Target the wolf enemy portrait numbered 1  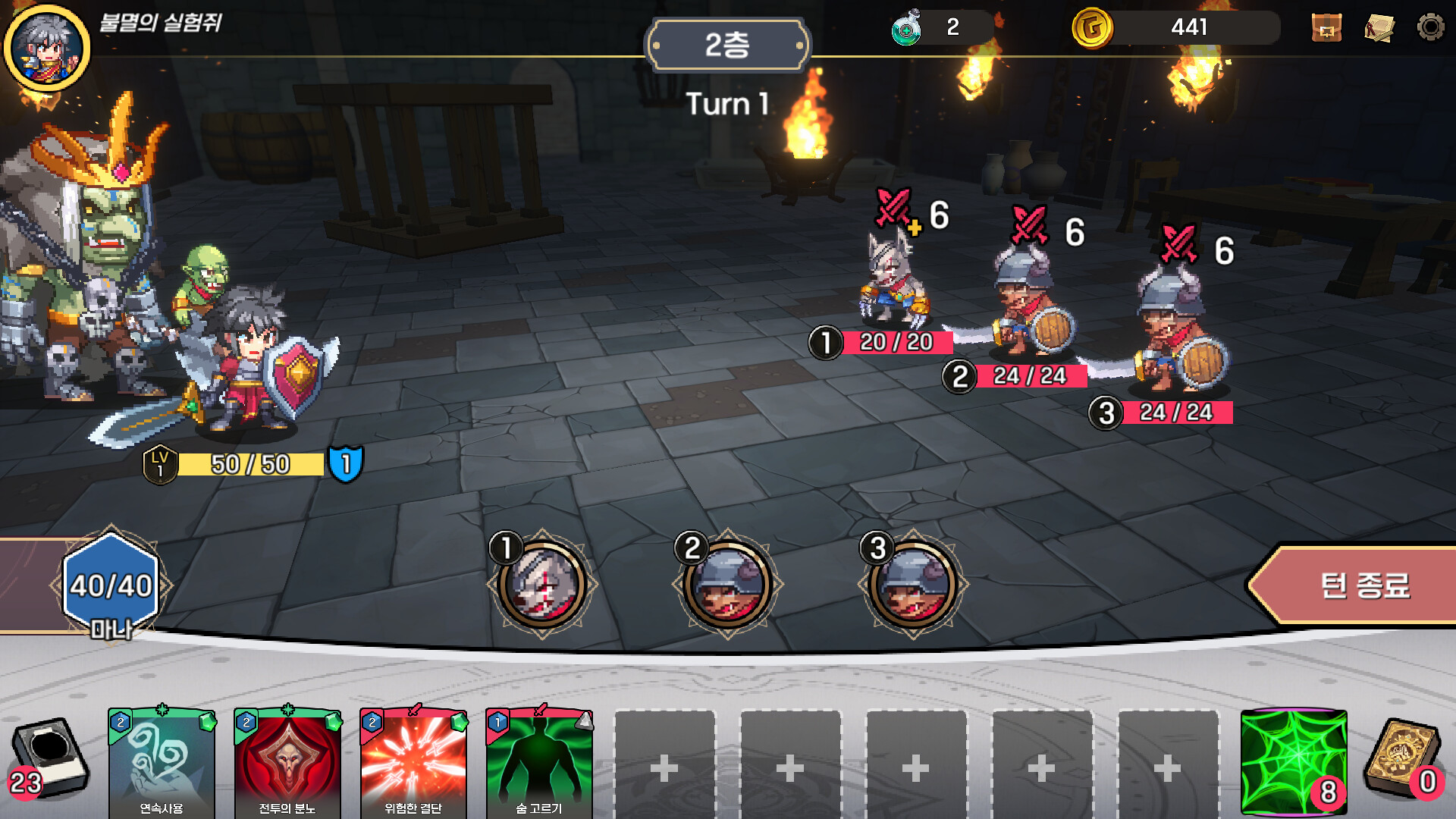(541, 585)
